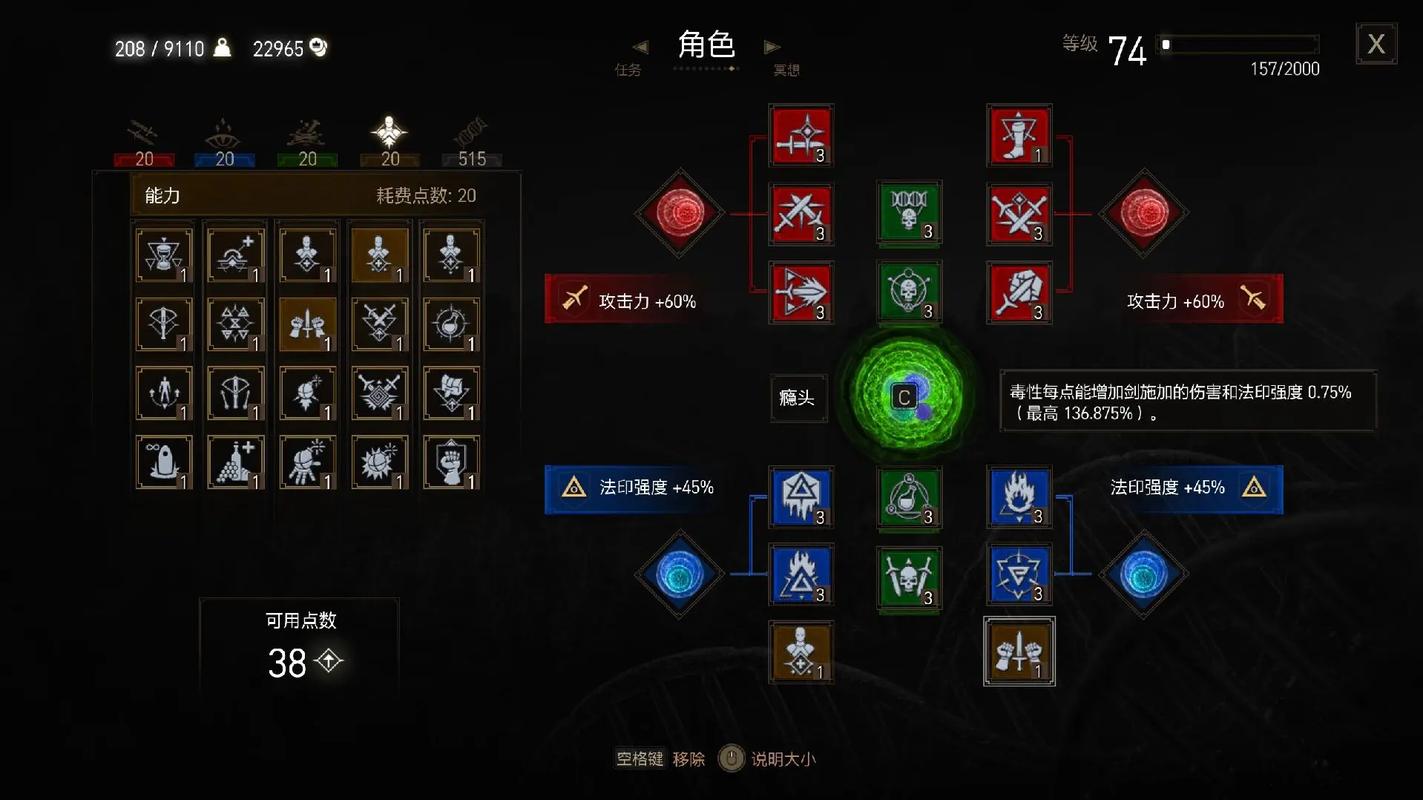Viewport: 1423px width, 800px height.
Task: Expand the 瘾头 label next to mutation orb
Action: (798, 398)
